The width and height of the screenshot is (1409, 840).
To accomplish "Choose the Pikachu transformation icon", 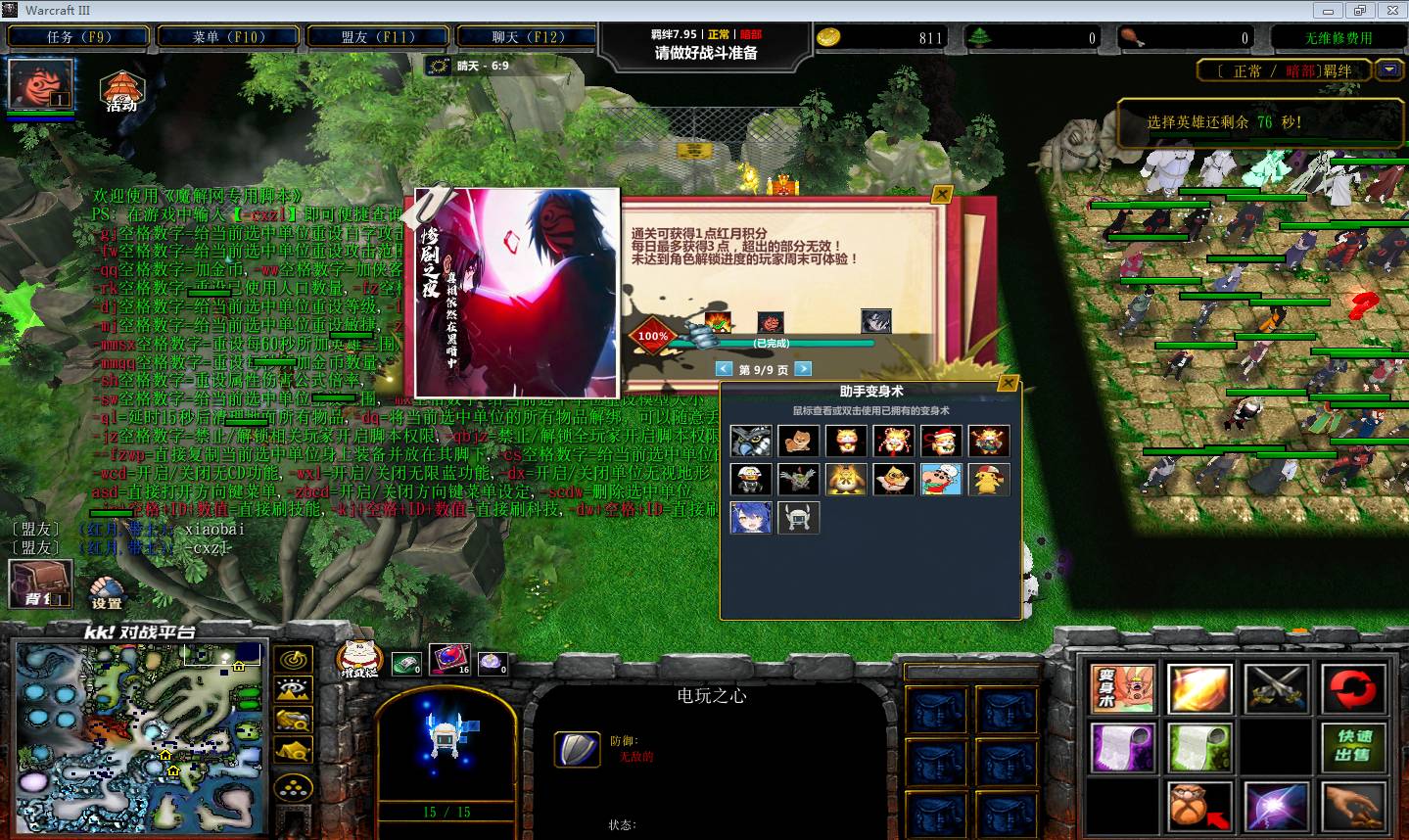I will [x=988, y=479].
